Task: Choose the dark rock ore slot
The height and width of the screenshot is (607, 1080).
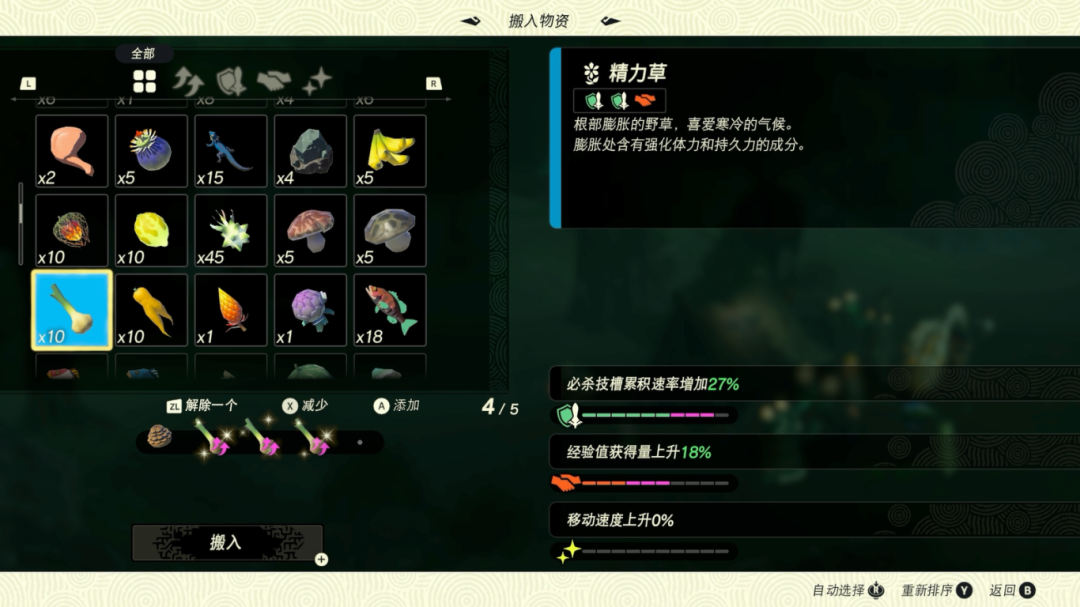Action: pos(310,151)
